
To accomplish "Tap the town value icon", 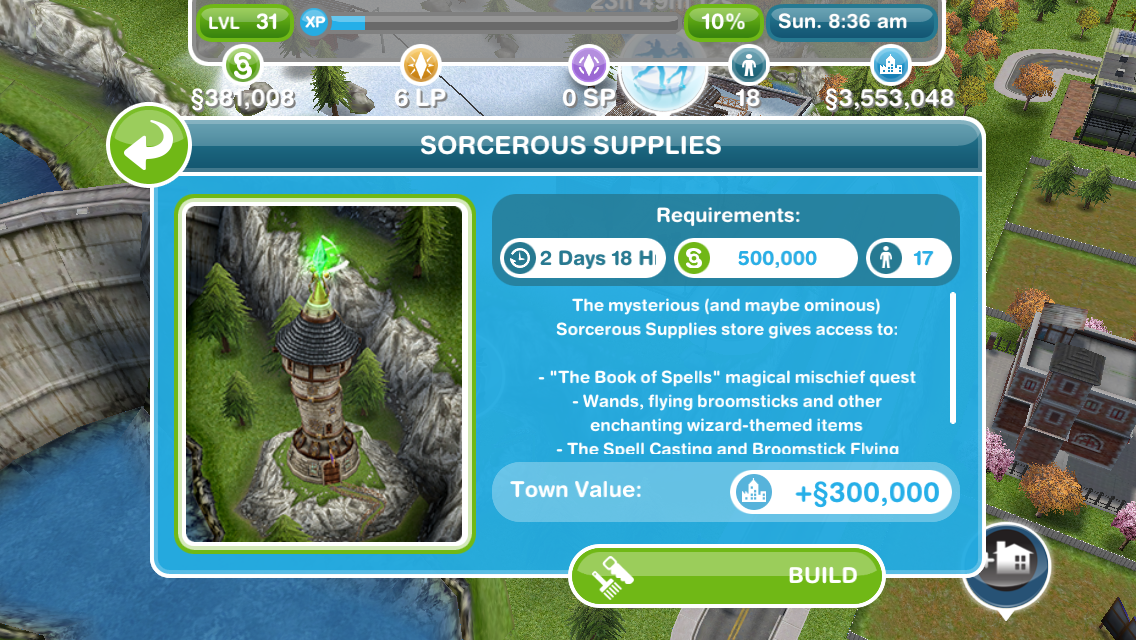I will pyautogui.click(x=889, y=66).
